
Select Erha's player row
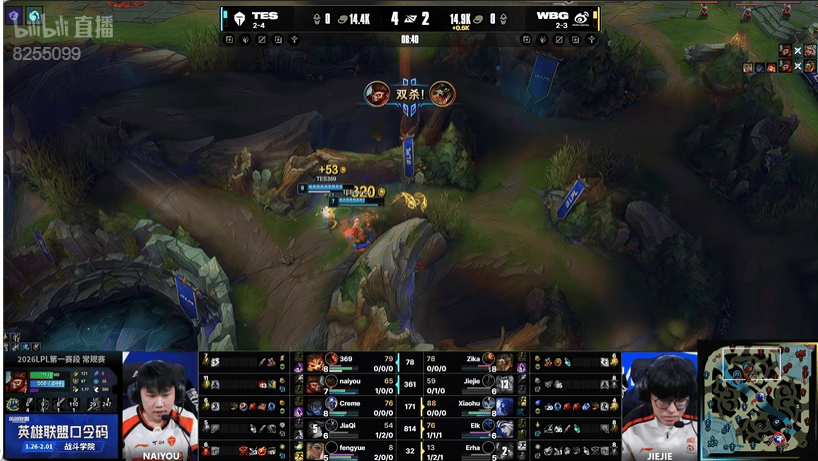click(470, 449)
